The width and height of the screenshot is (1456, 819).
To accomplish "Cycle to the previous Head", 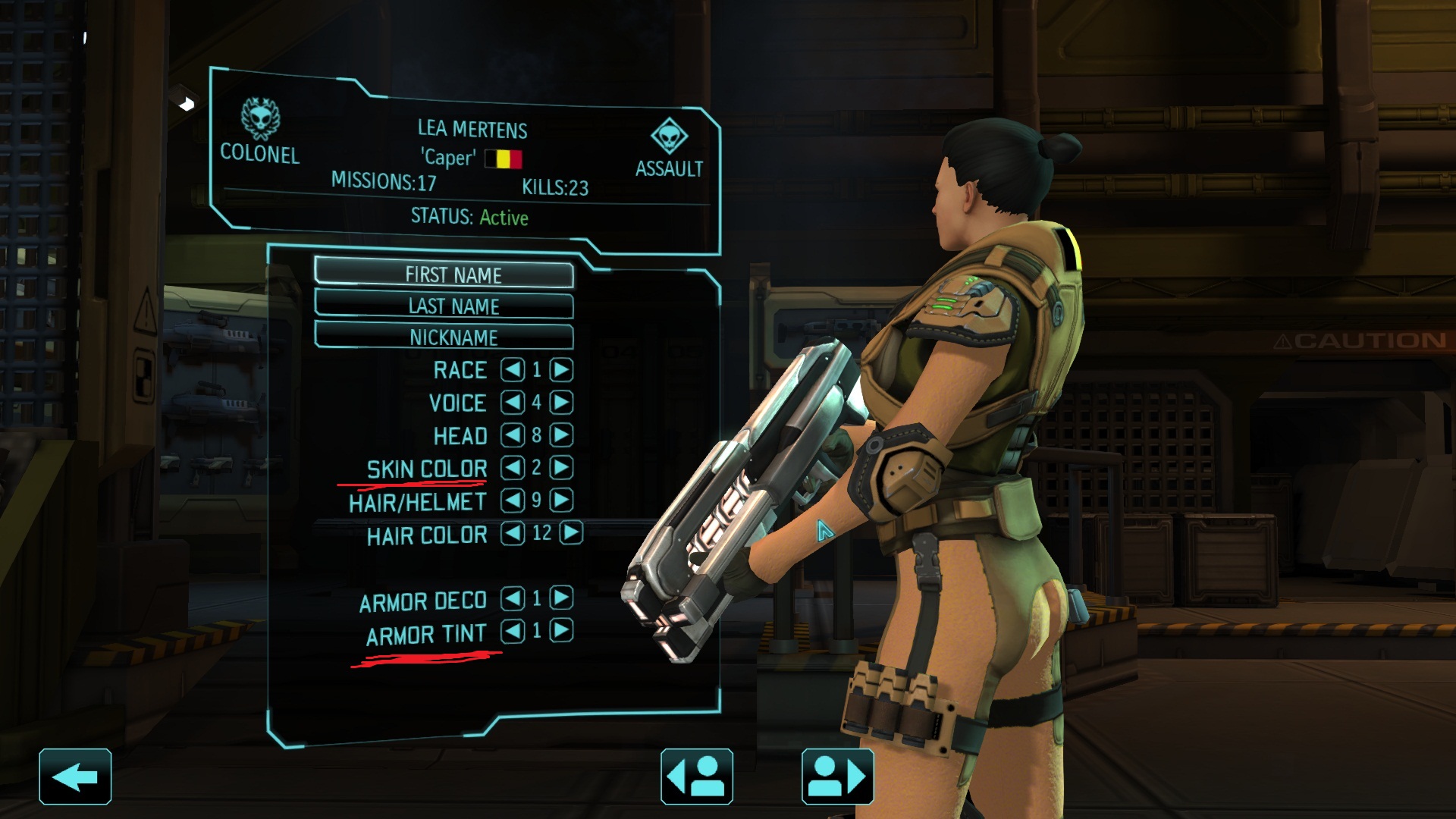I will point(513,435).
